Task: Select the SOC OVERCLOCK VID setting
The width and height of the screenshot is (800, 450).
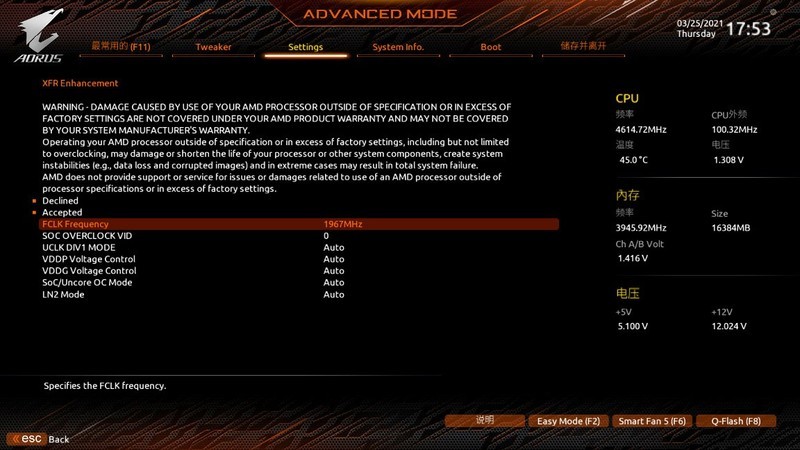Action: (x=86, y=236)
